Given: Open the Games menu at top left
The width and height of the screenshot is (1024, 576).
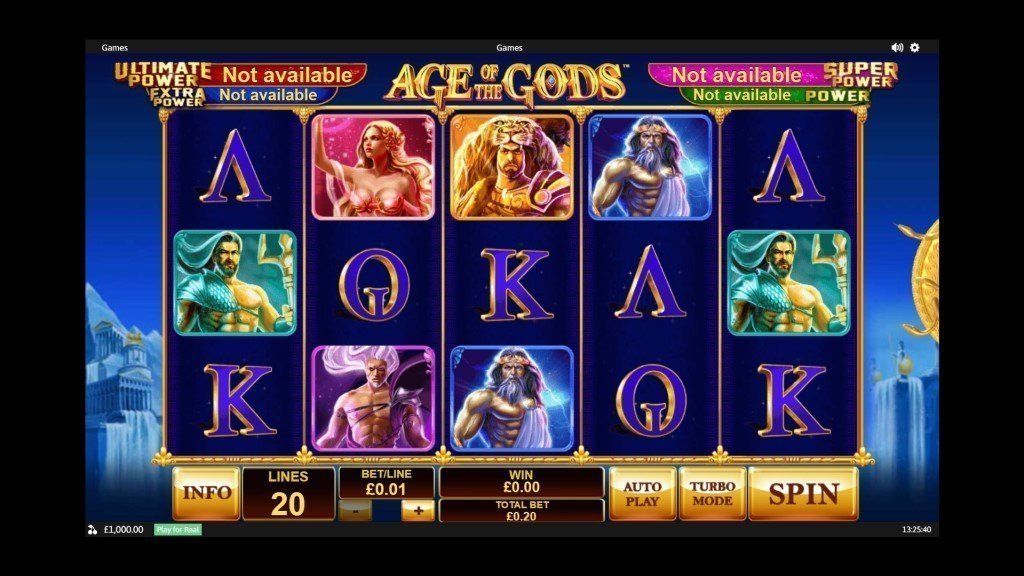Looking at the screenshot, I should tap(115, 47).
